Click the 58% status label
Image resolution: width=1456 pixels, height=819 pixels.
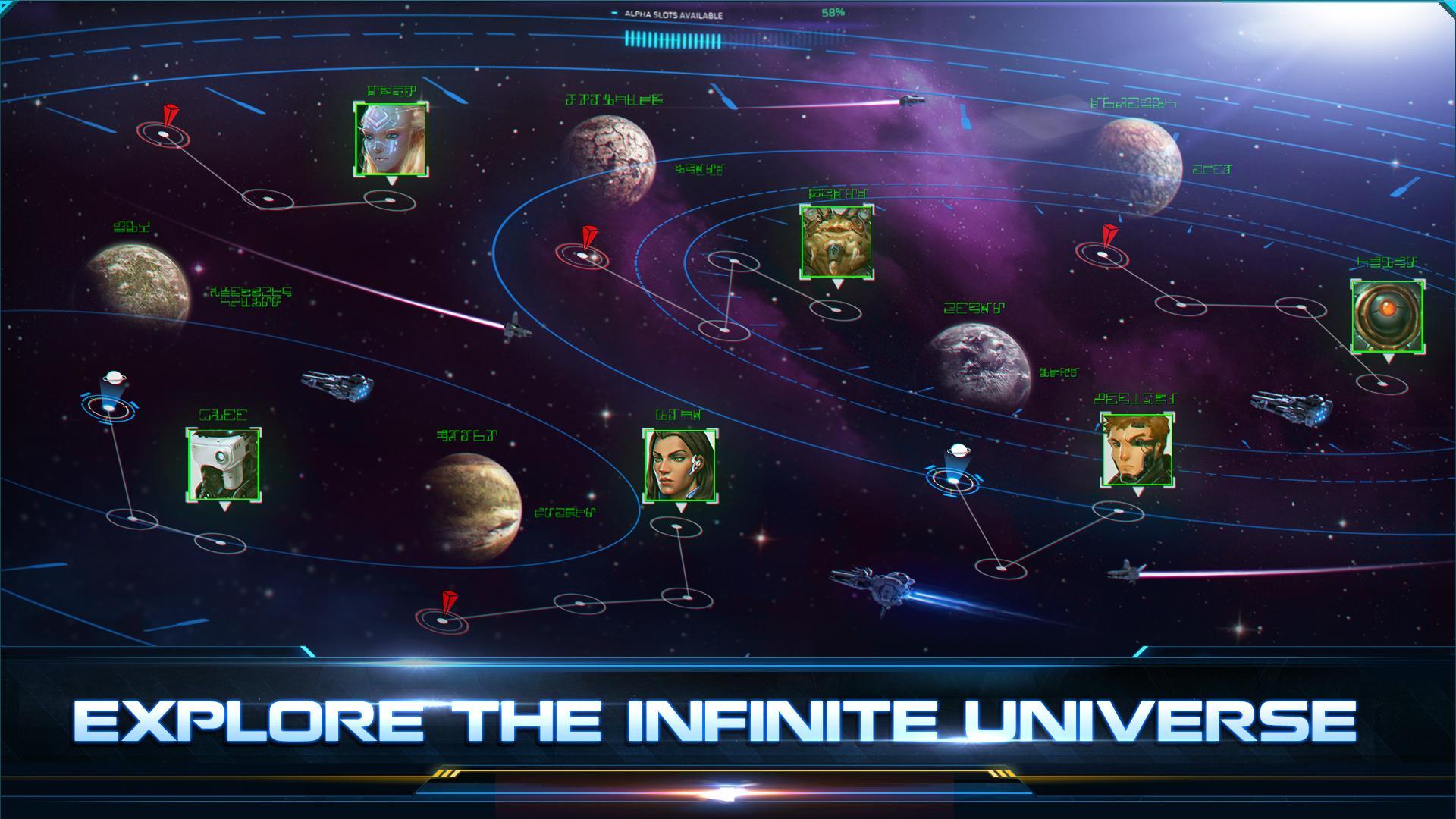pos(833,11)
